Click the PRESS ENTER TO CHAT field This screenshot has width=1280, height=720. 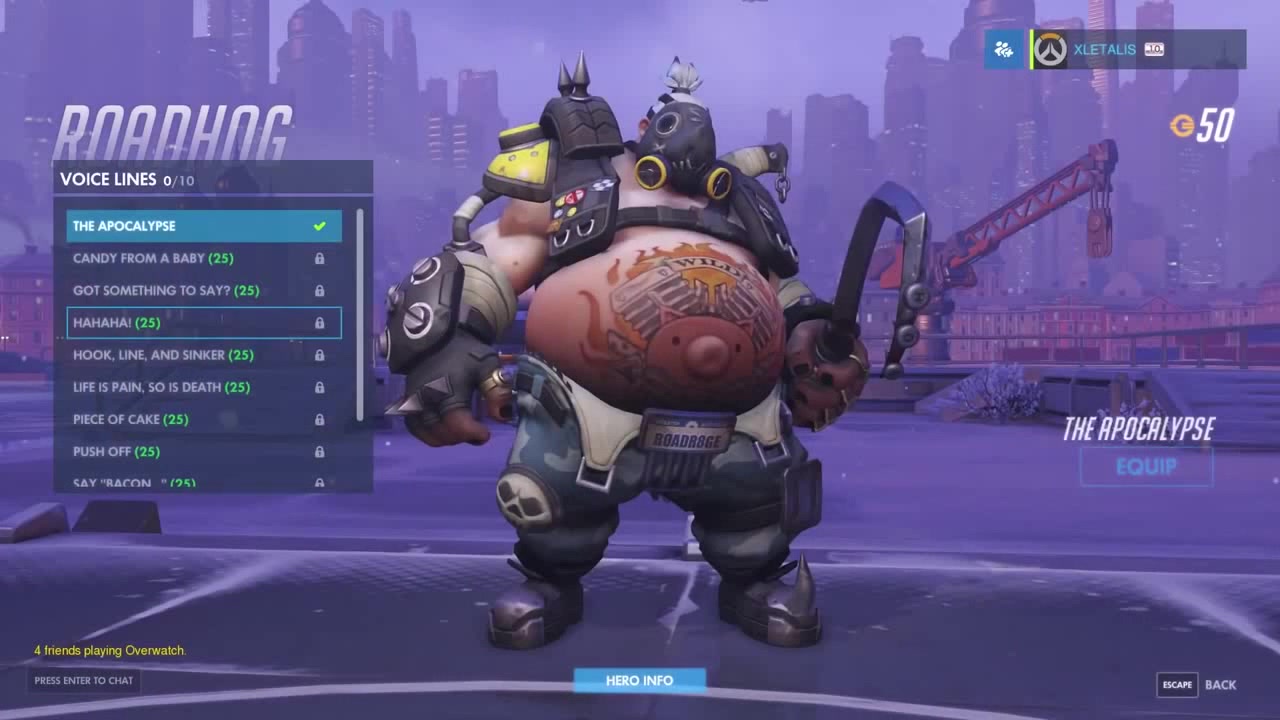pyautogui.click(x=85, y=681)
